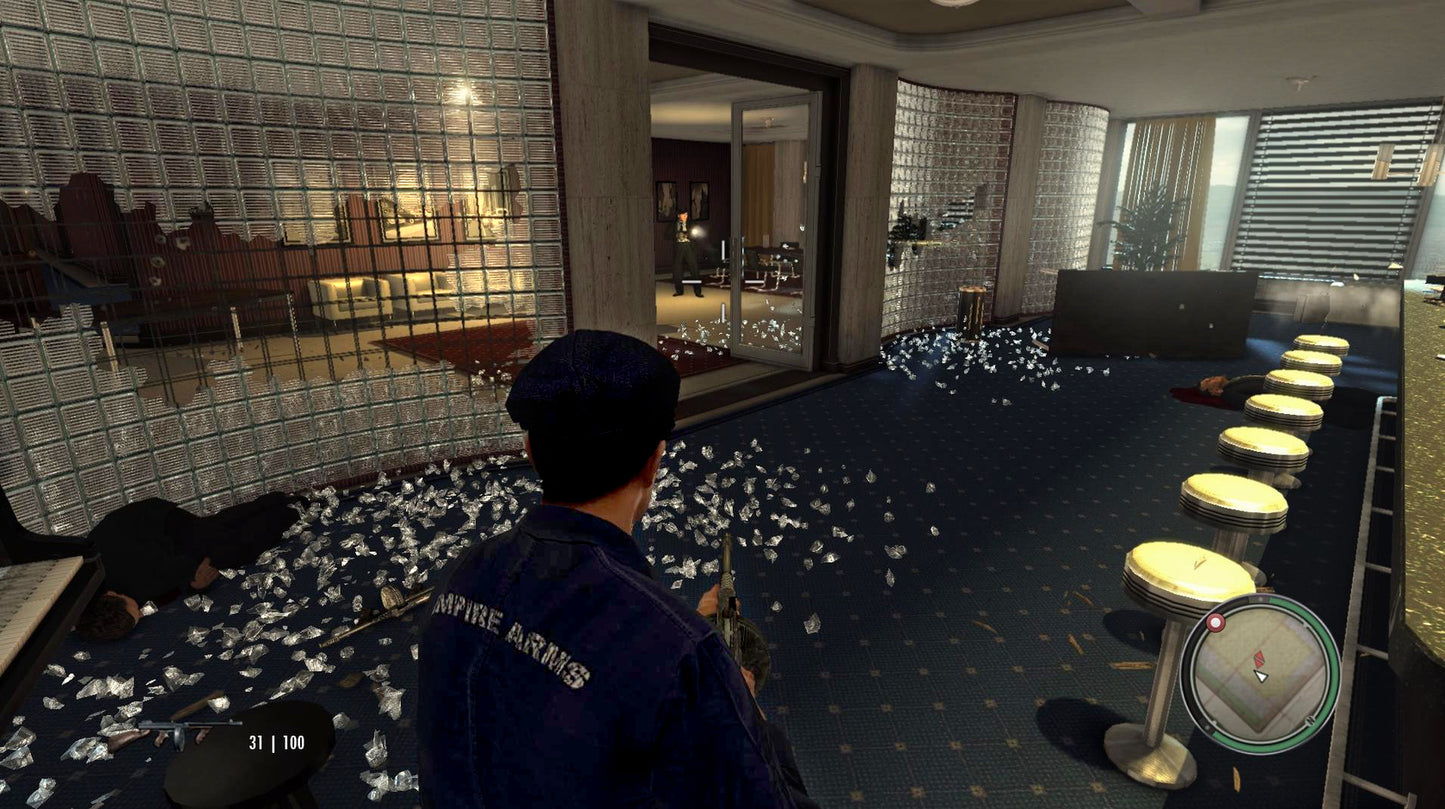Screen dimensions: 1445x809
Task: Click the red circular waypoint on the minimap rim
Action: coord(1216,623)
